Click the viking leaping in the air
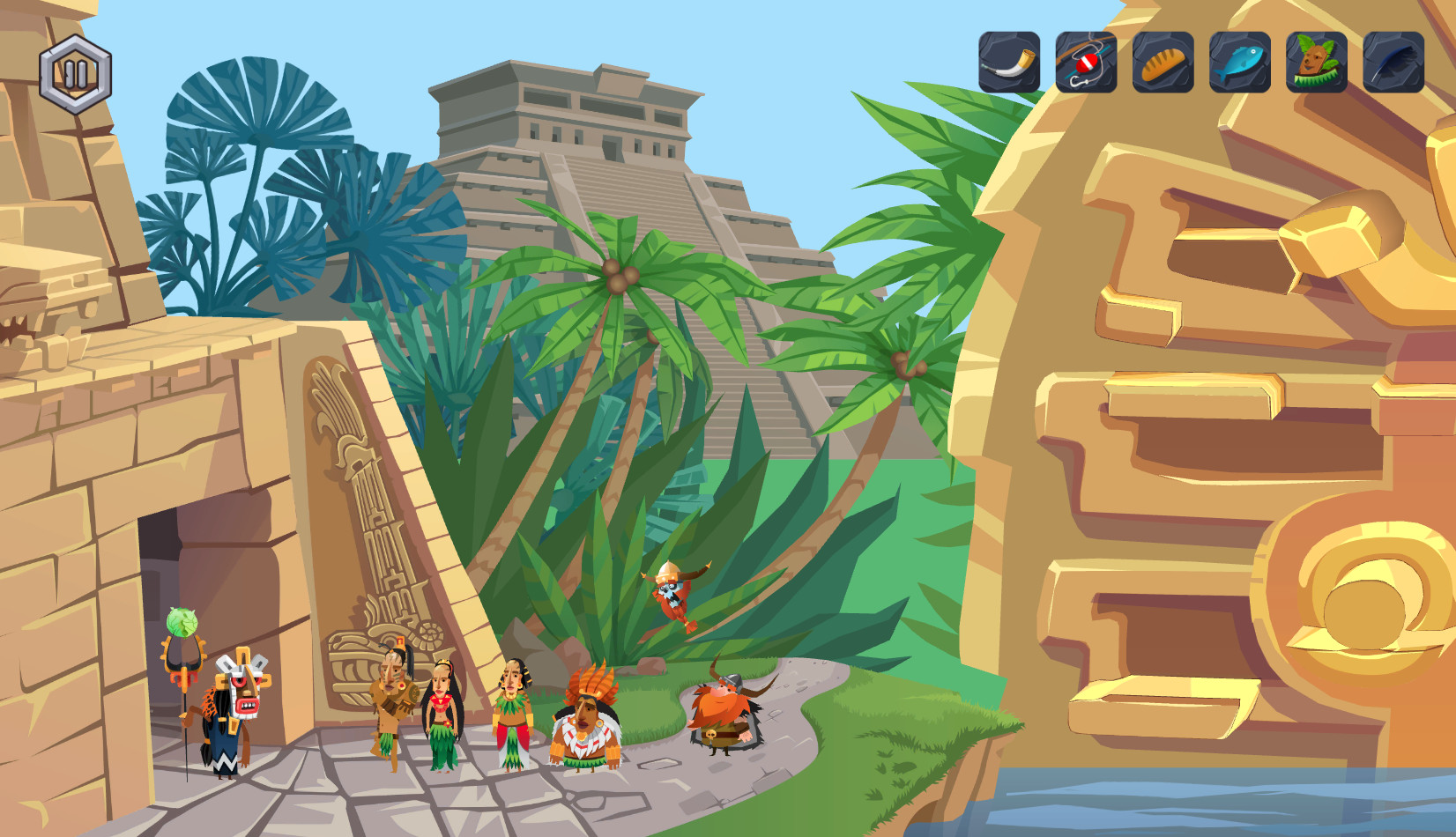 tap(672, 593)
